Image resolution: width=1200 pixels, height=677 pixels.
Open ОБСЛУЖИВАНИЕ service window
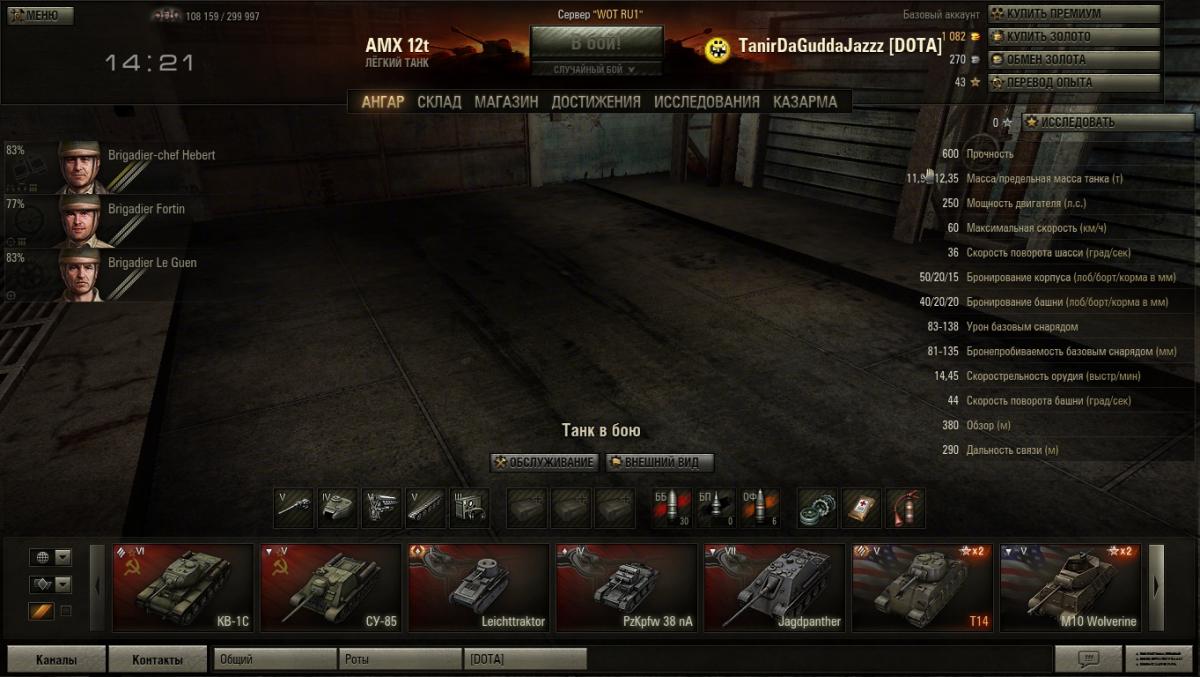click(545, 462)
